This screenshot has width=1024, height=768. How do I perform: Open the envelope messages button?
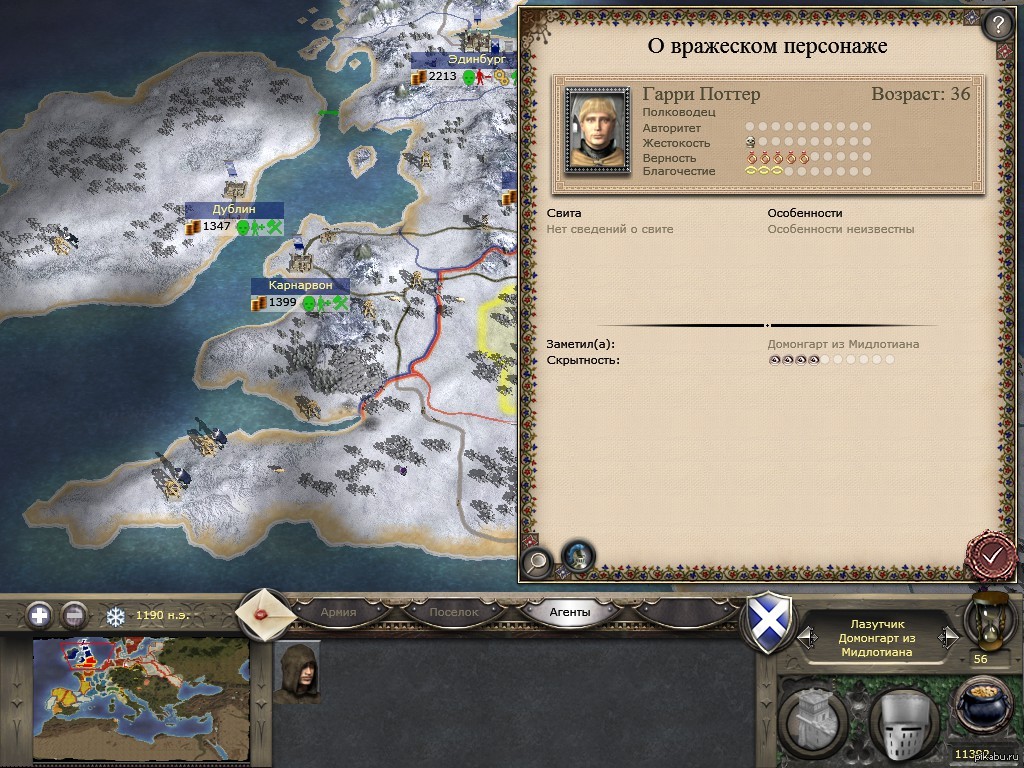(265, 612)
